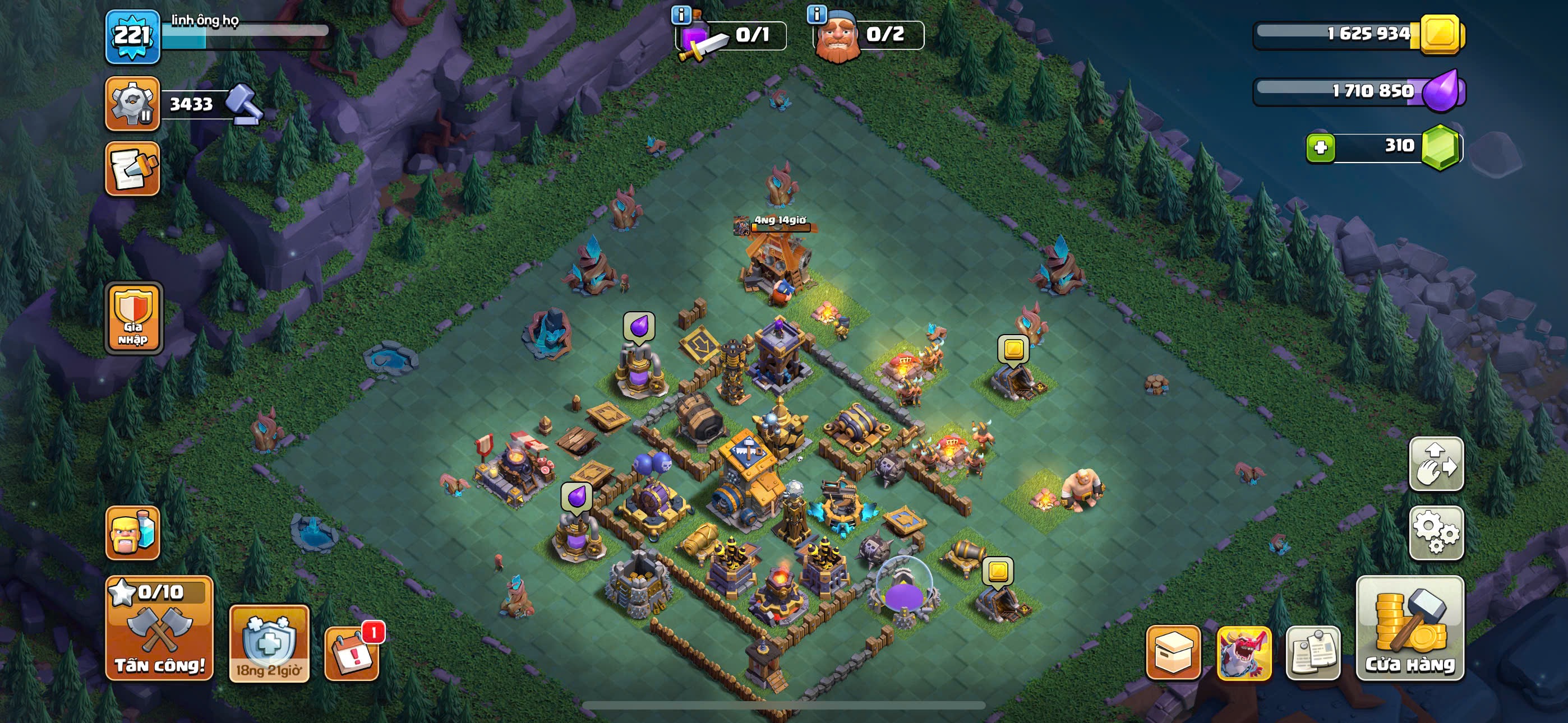The width and height of the screenshot is (1568, 723).
Task: Collect the gold bubble above the upper-right mine
Action: pos(1013,349)
